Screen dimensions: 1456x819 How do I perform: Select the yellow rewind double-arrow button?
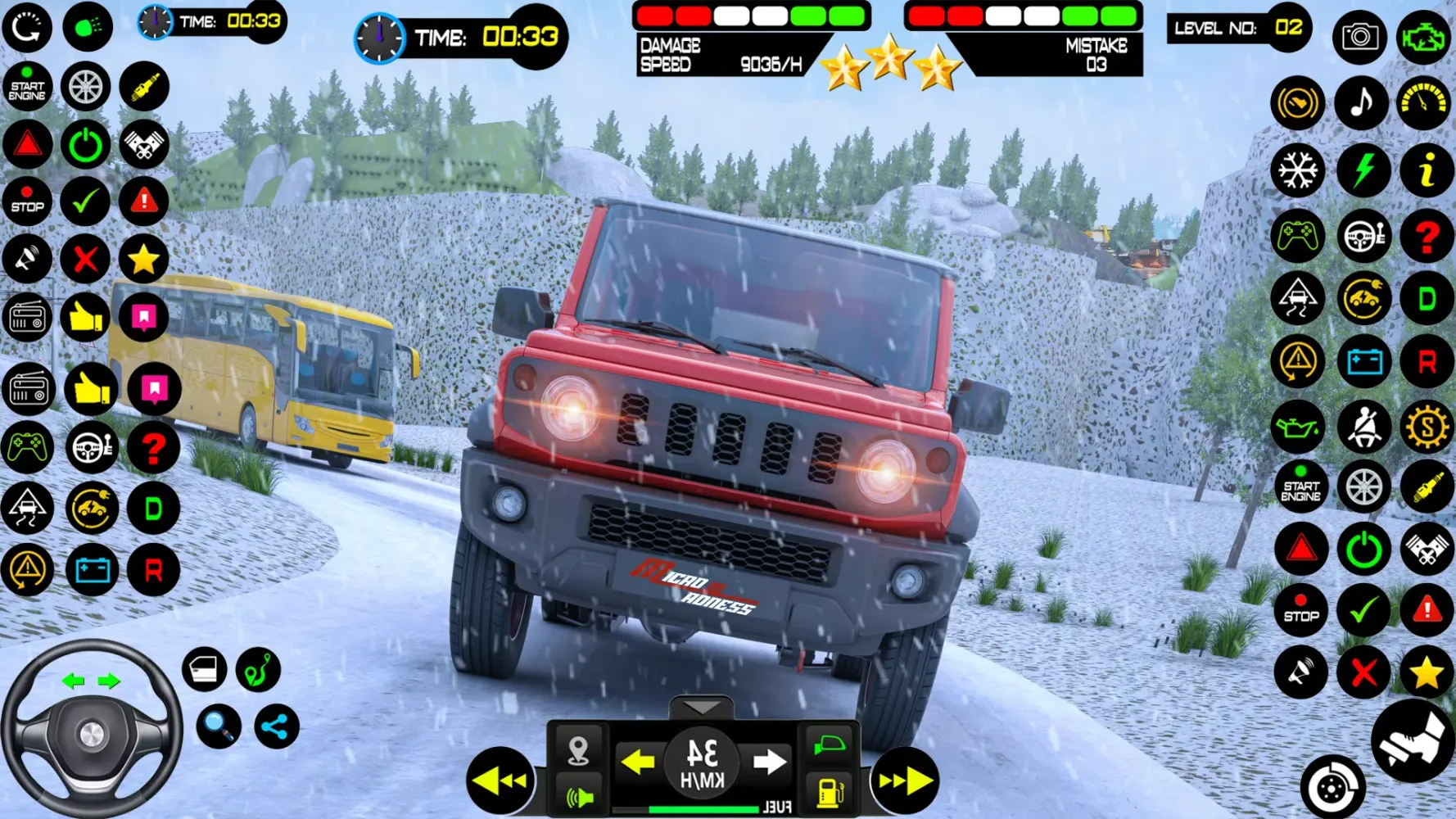(500, 781)
